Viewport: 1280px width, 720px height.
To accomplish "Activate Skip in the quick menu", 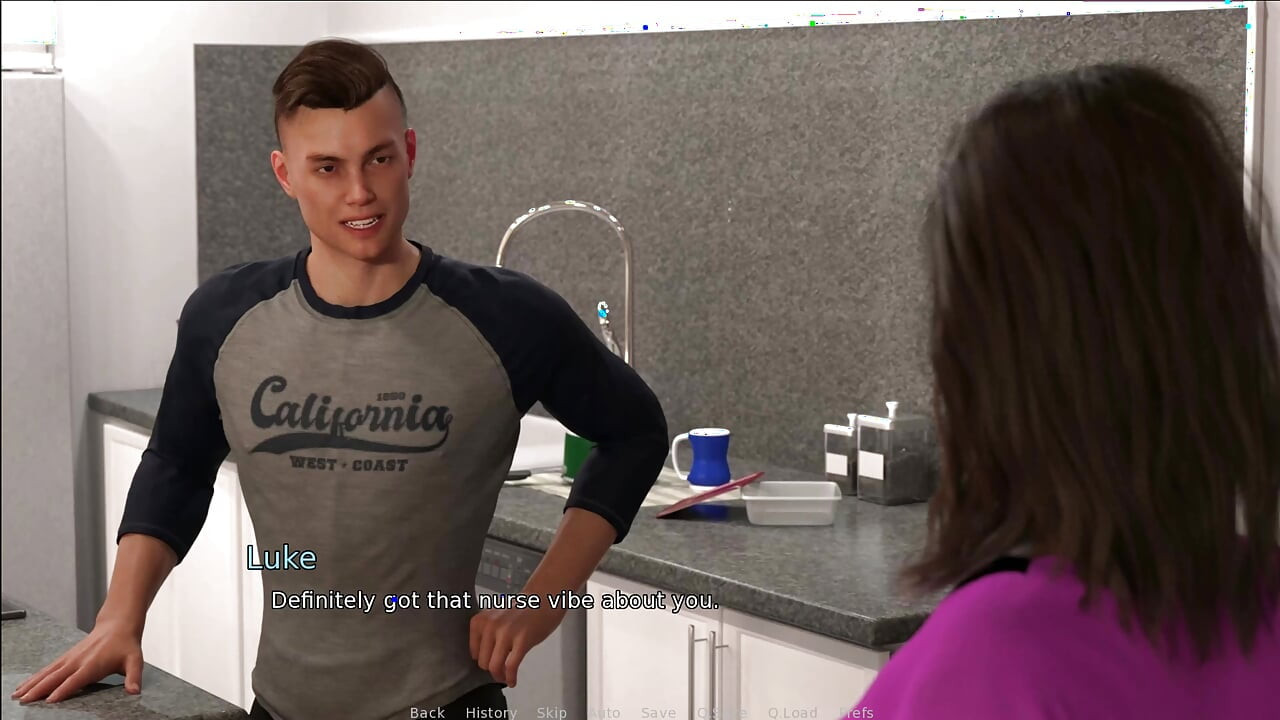I will pyautogui.click(x=551, y=712).
